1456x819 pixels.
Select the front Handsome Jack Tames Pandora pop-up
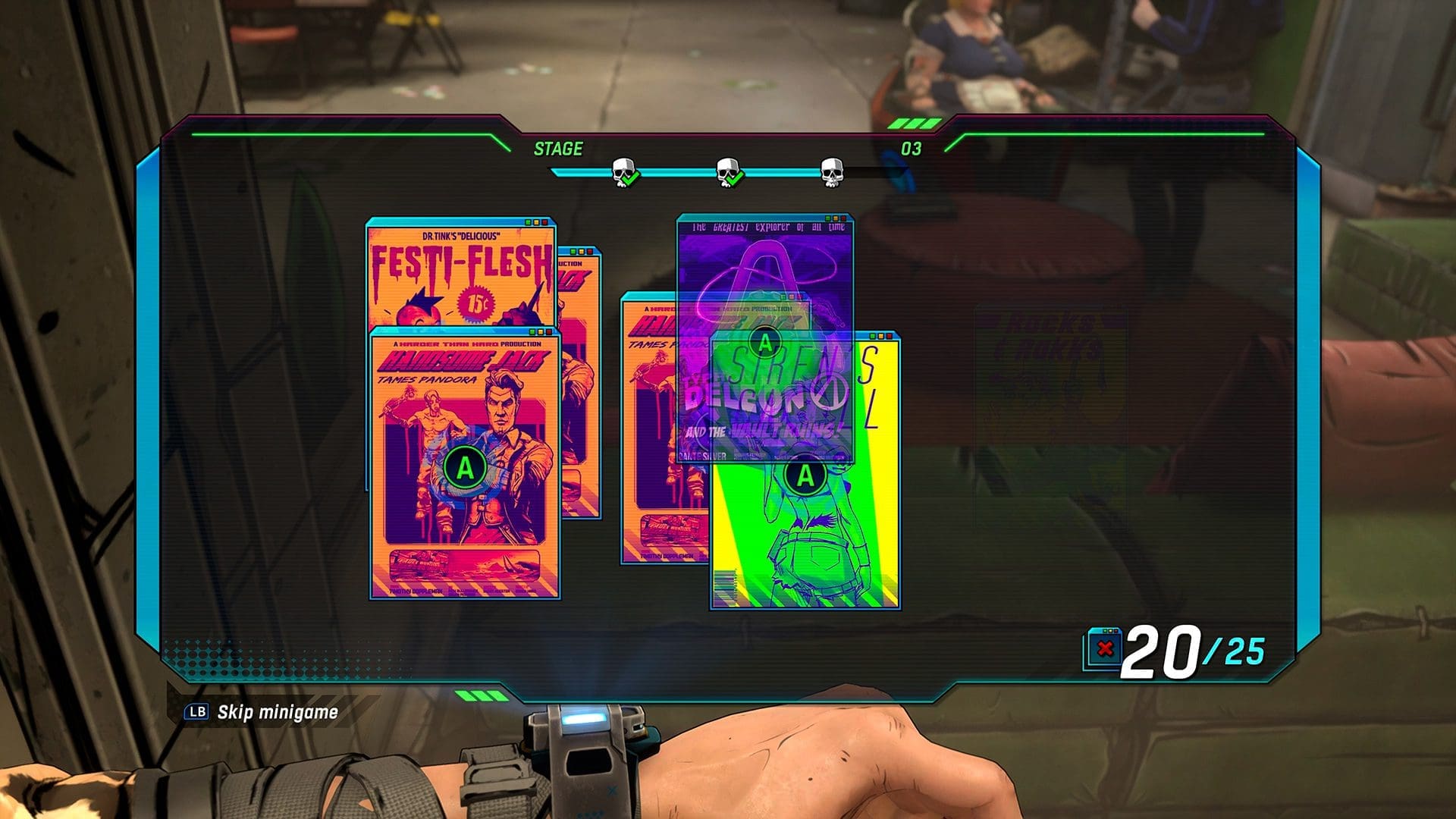click(x=464, y=467)
